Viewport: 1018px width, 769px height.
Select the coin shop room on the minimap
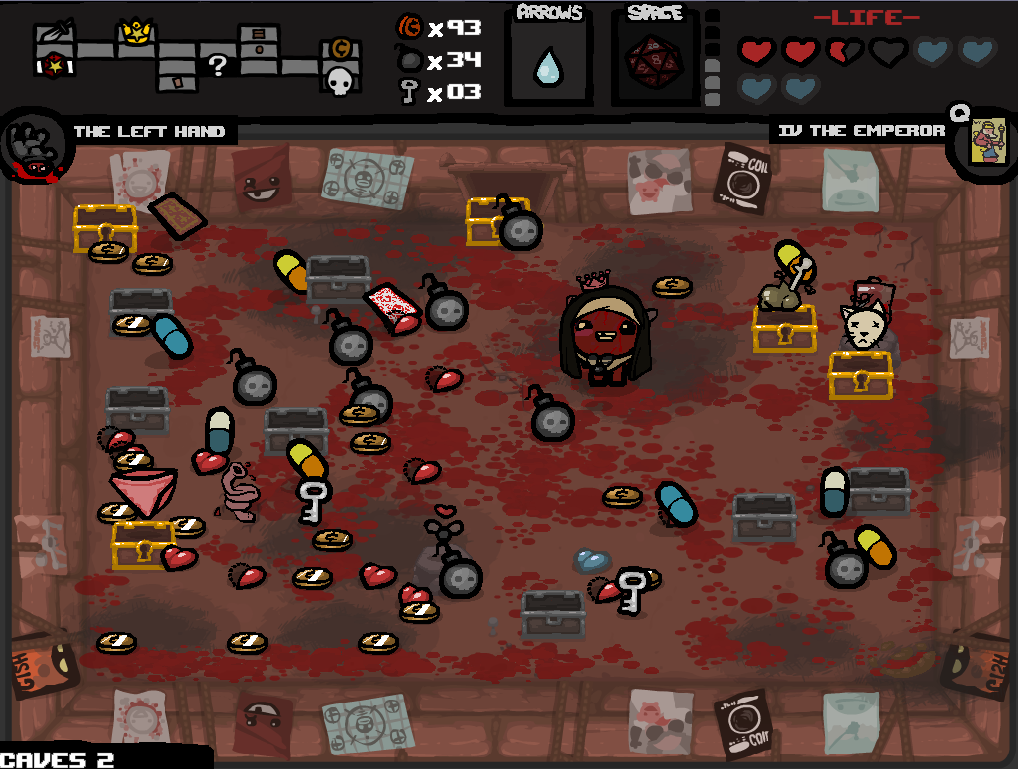coord(340,49)
